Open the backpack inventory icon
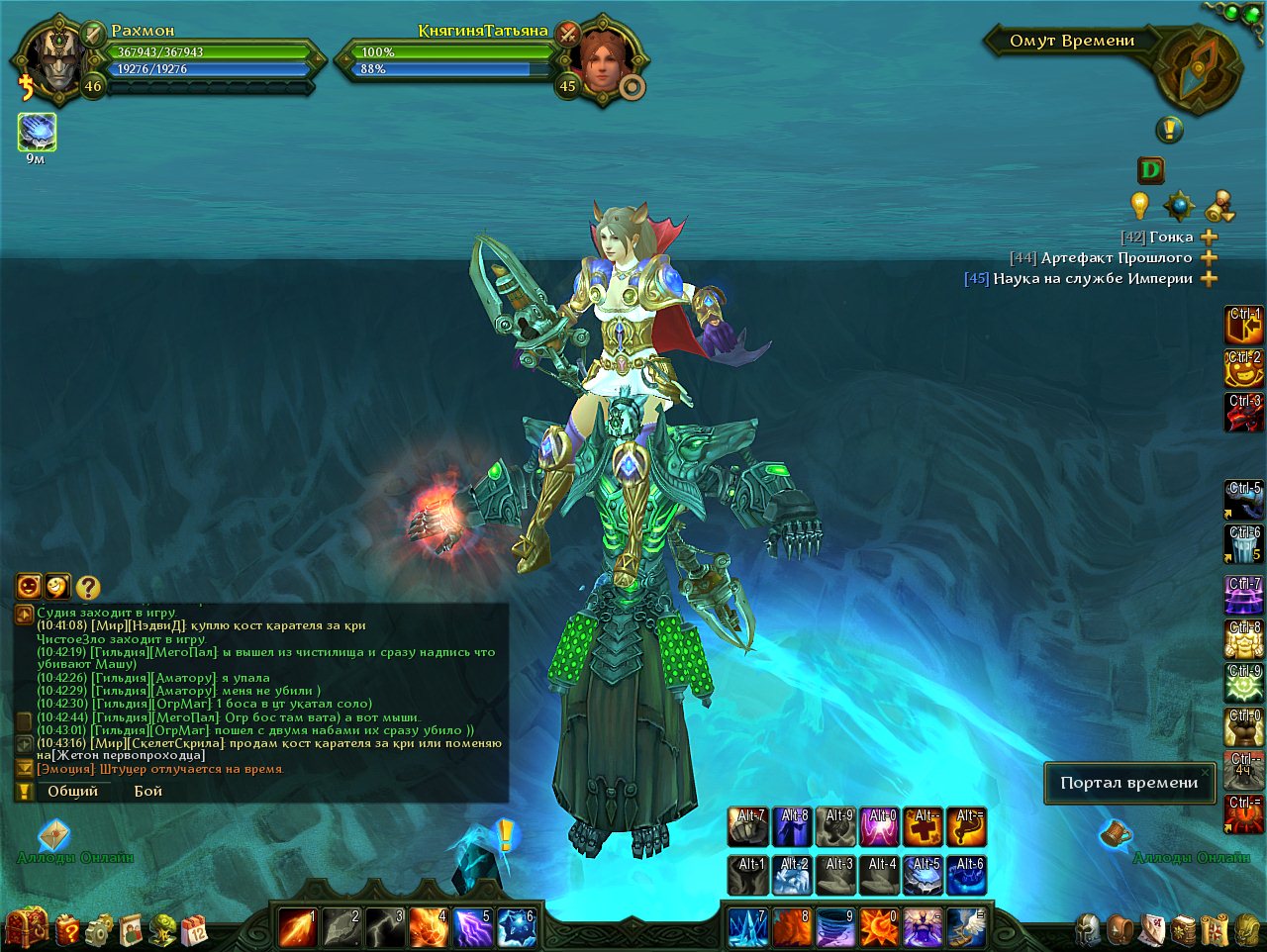The height and width of the screenshot is (952, 1267). tap(1121, 930)
